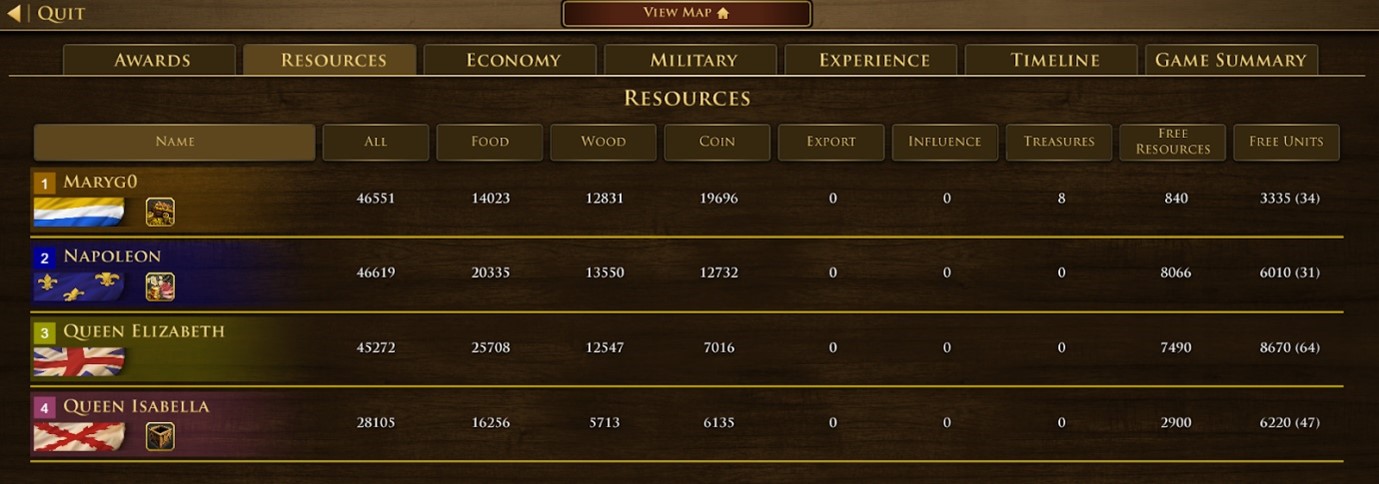Show the Military tab
The height and width of the screenshot is (484, 1379).
692,60
